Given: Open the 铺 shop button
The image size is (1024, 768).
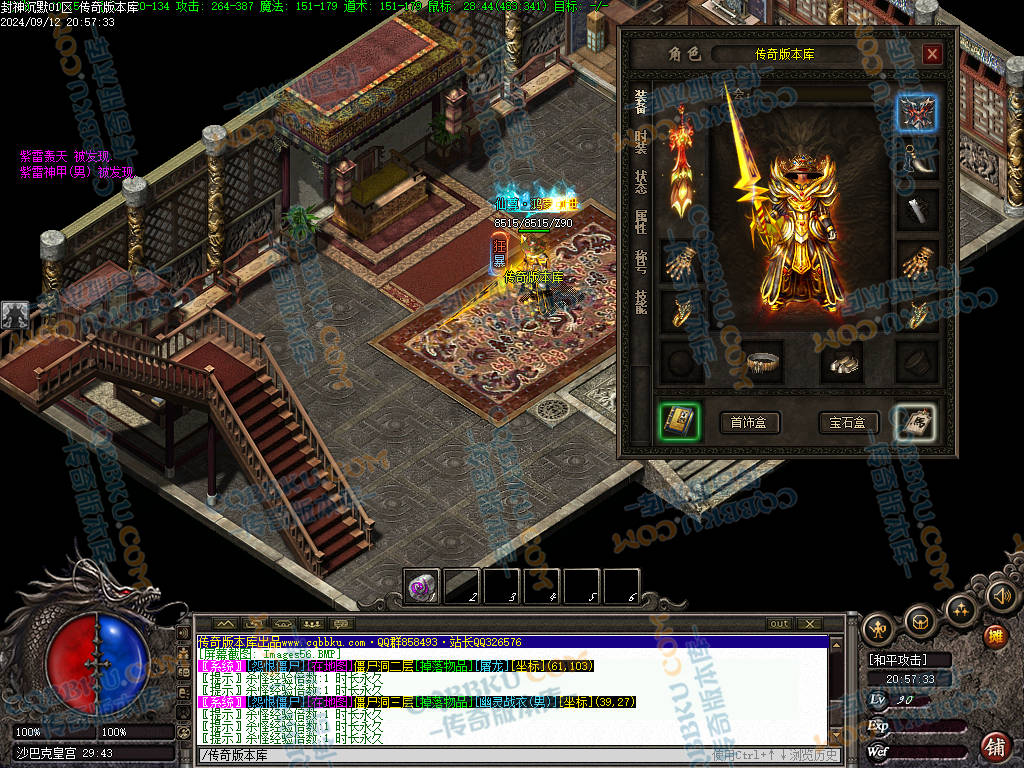Looking at the screenshot, I should coord(995,746).
